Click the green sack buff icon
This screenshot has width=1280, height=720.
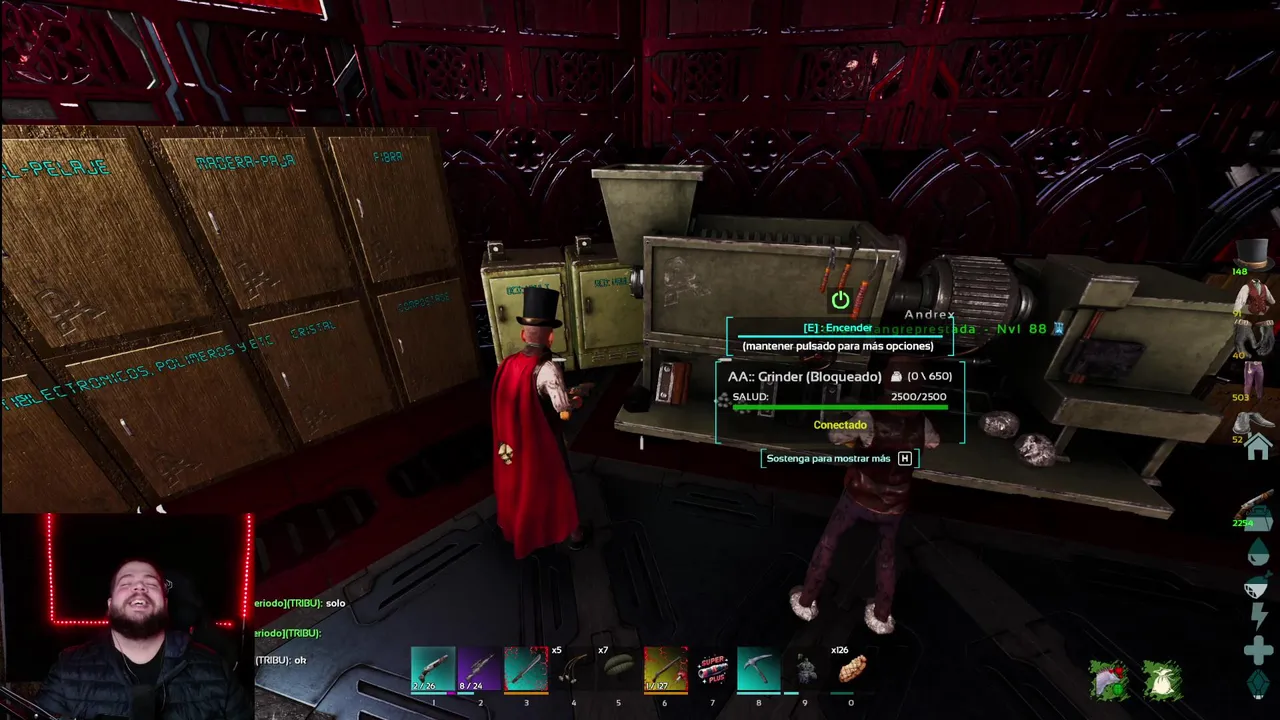1162,681
